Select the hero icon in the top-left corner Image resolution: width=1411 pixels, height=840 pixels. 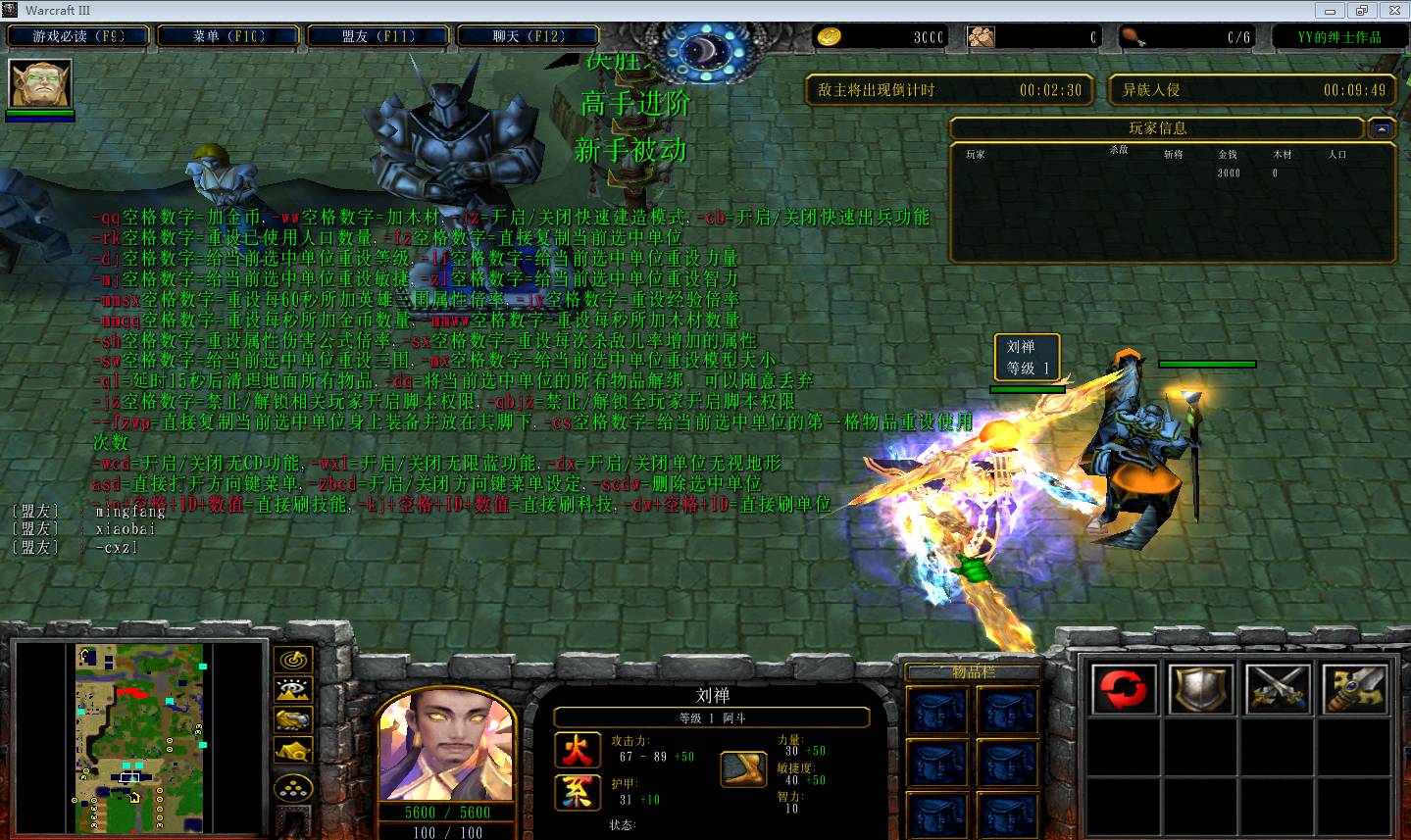40,84
